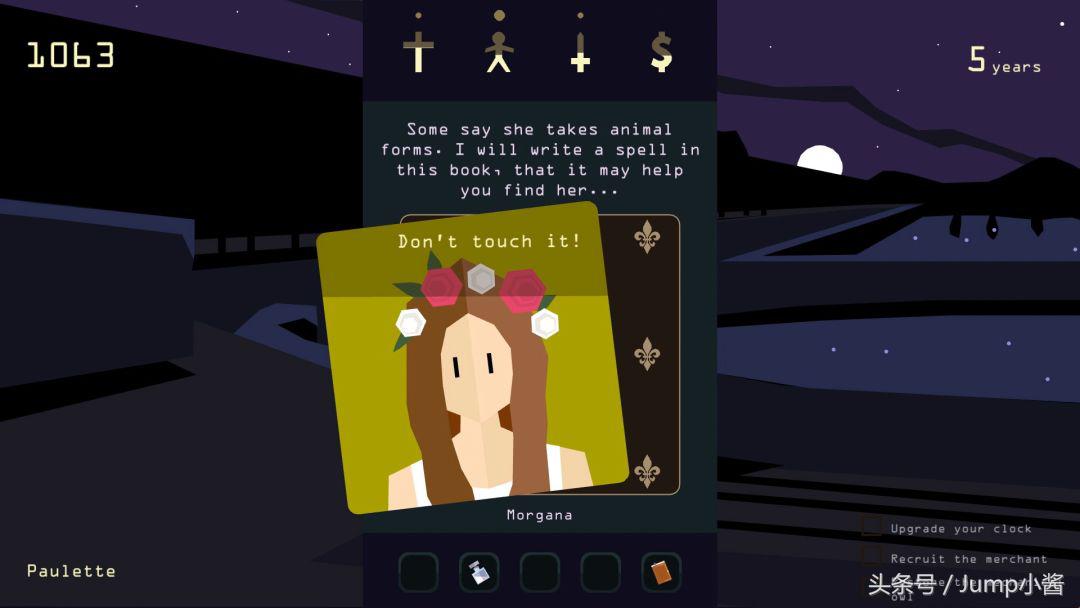Open the Recruit the merchant objective
The image size is (1080, 608).
968,558
